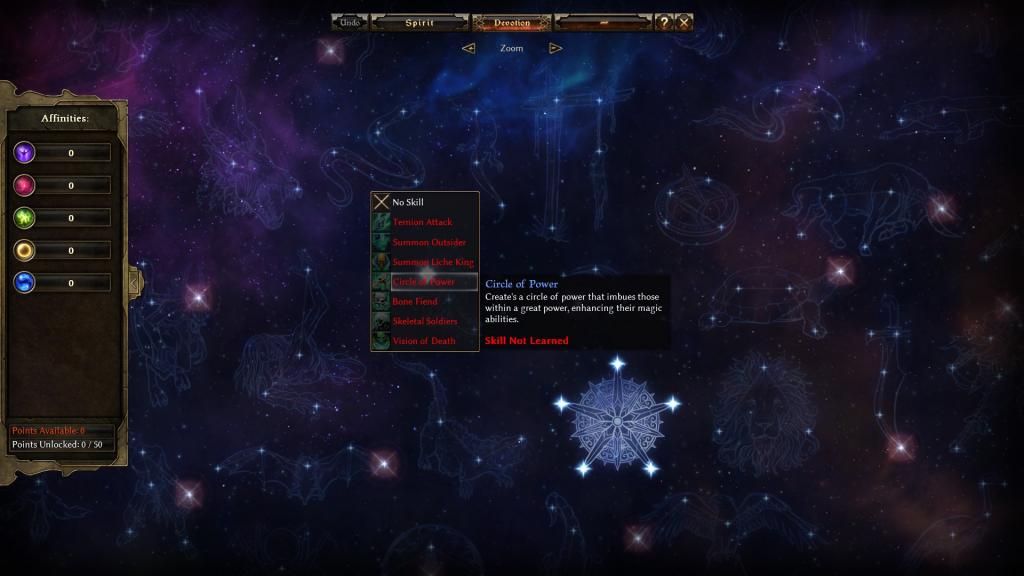Click the purple affinity orb

(24, 153)
